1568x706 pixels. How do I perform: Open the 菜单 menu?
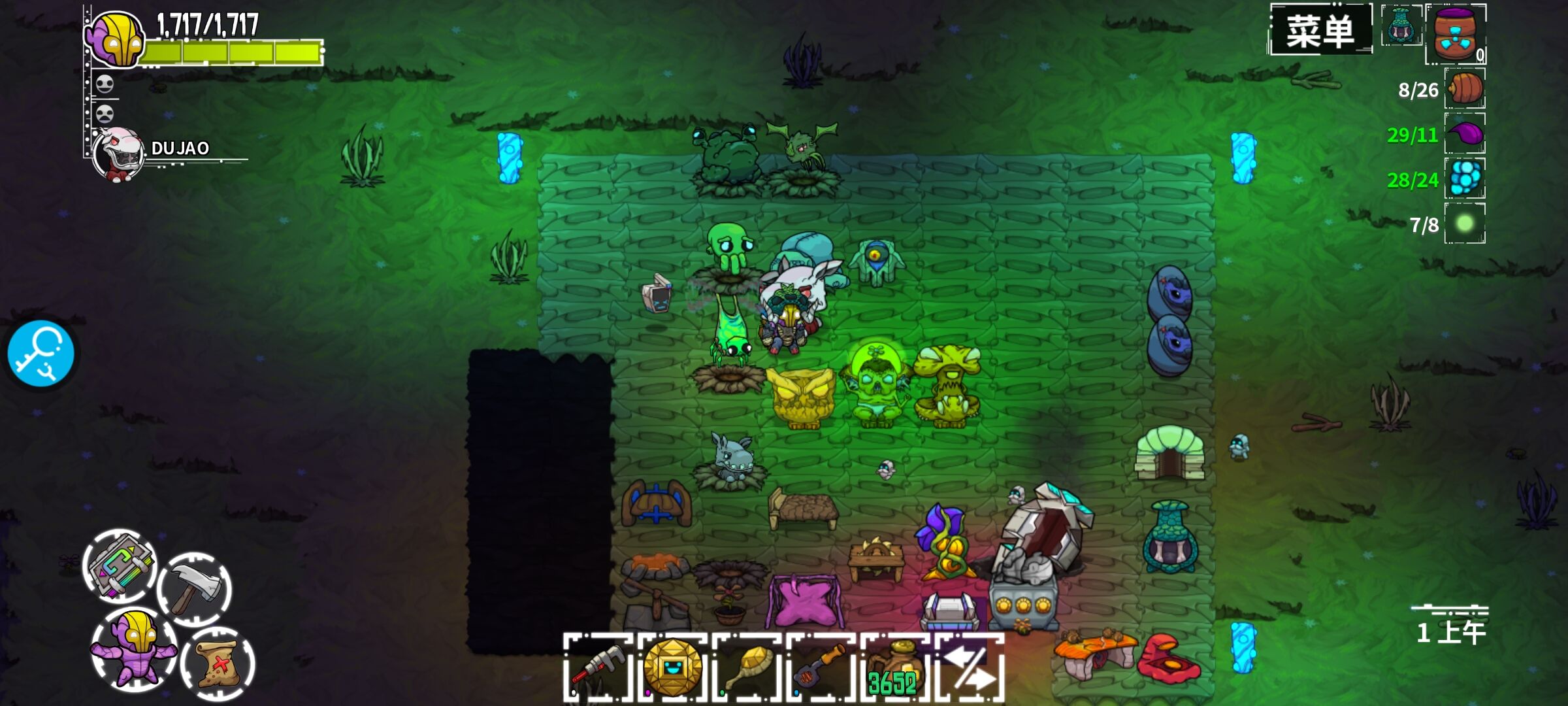pos(1320,31)
